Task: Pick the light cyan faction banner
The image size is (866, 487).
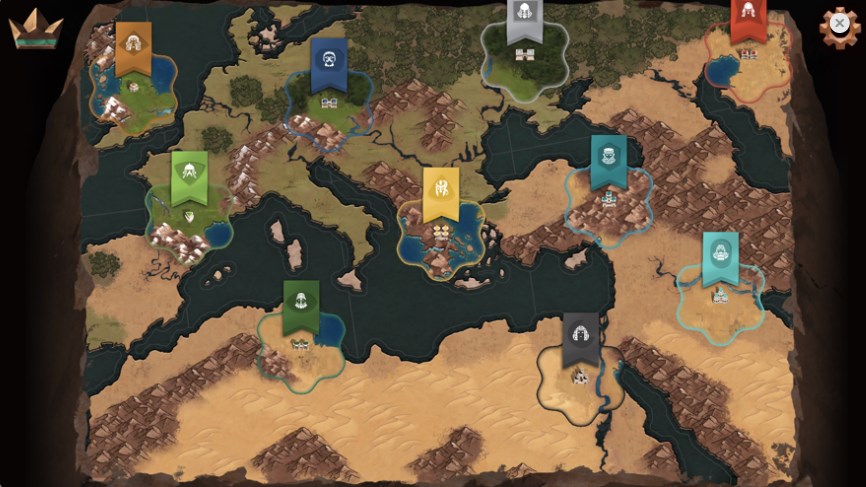Action: pyautogui.click(x=720, y=257)
